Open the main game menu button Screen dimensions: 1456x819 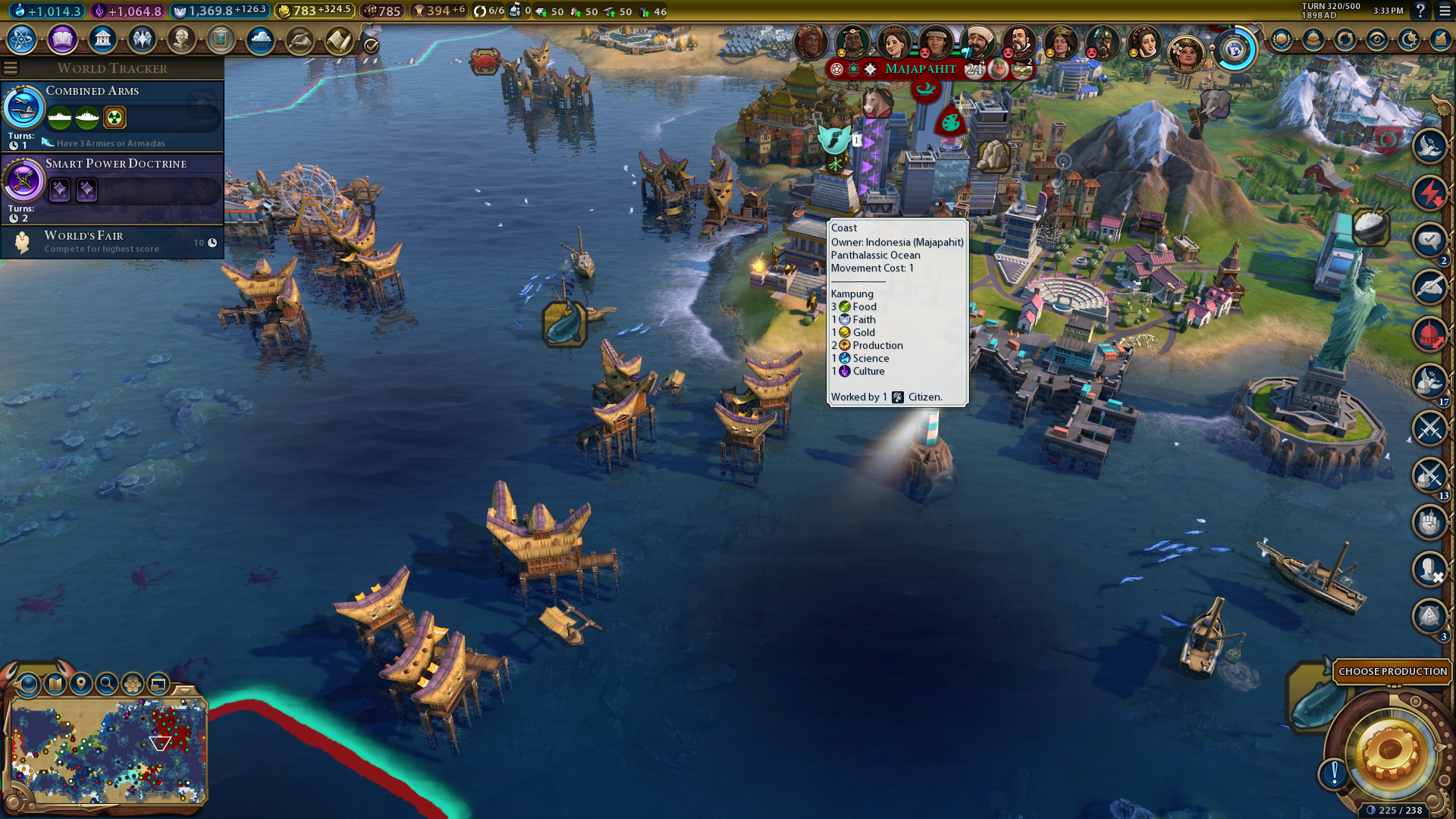tap(1445, 11)
